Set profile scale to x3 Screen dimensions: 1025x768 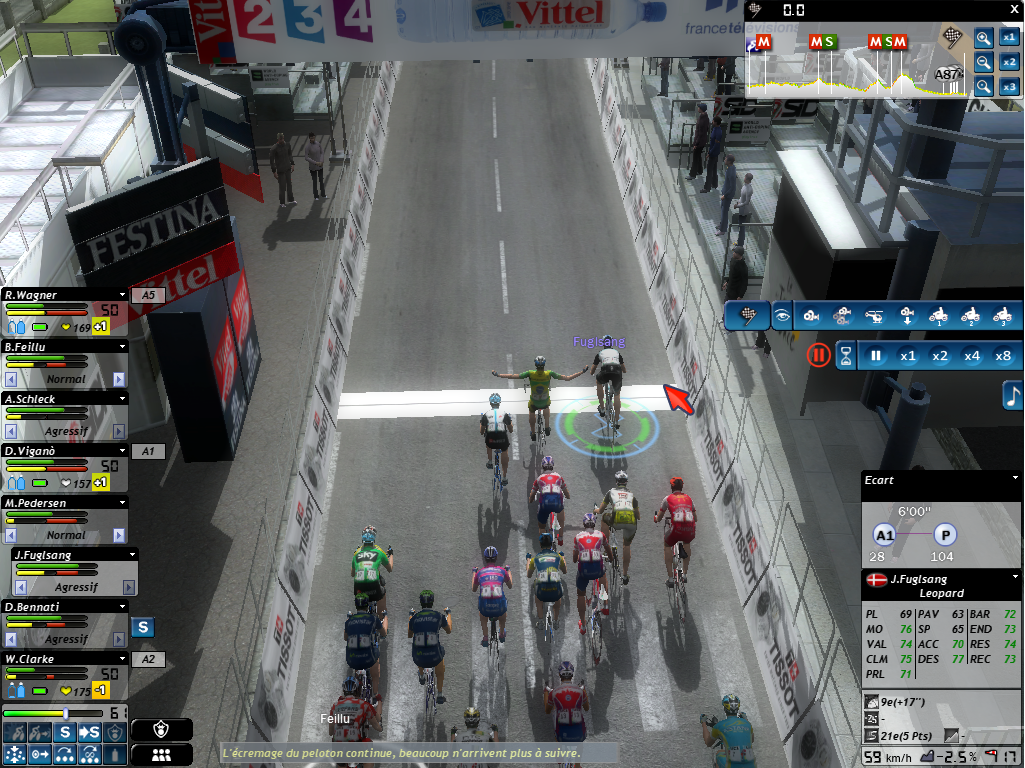(x=1009, y=87)
